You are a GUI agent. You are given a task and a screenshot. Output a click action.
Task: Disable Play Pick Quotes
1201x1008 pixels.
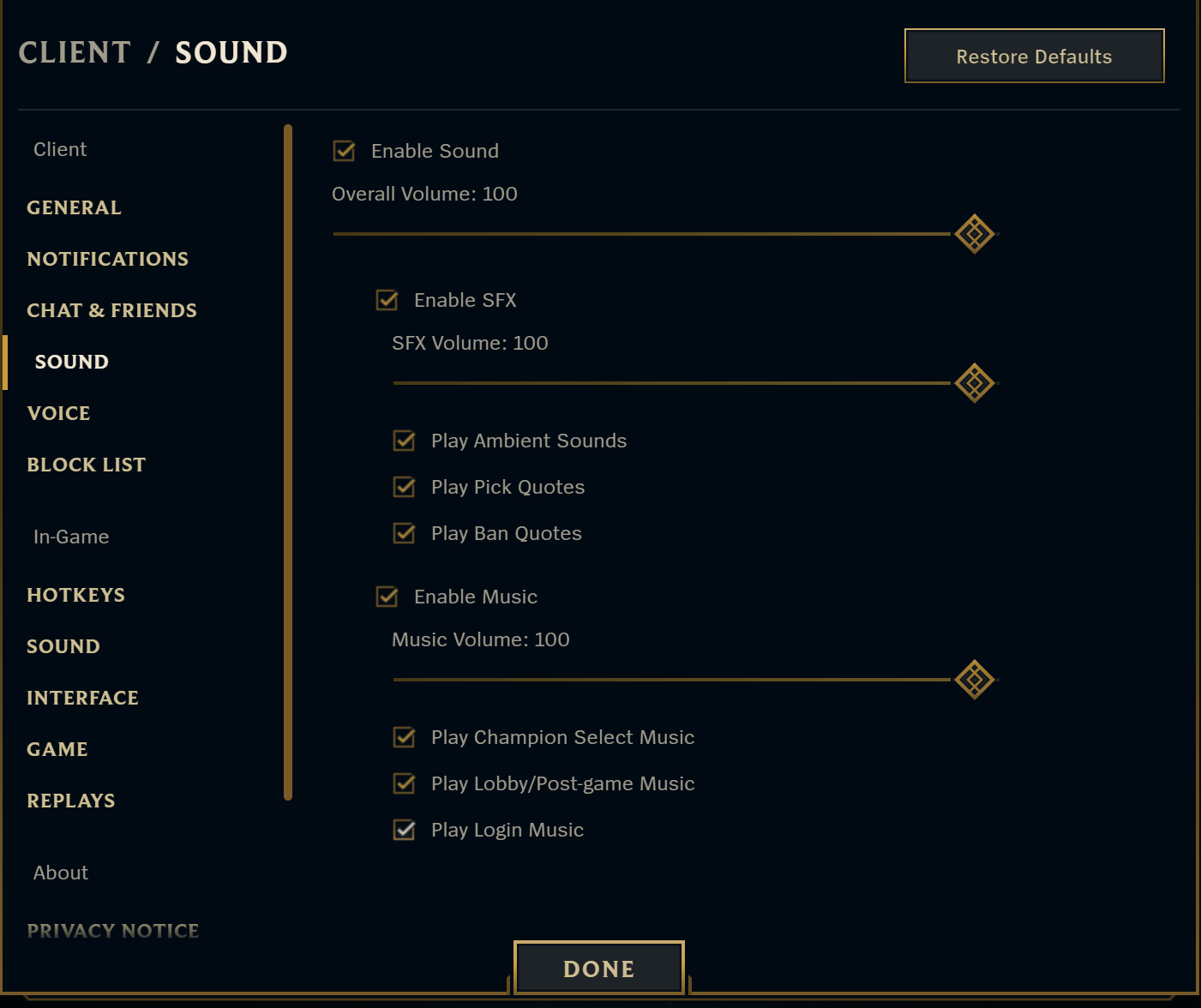tap(403, 487)
